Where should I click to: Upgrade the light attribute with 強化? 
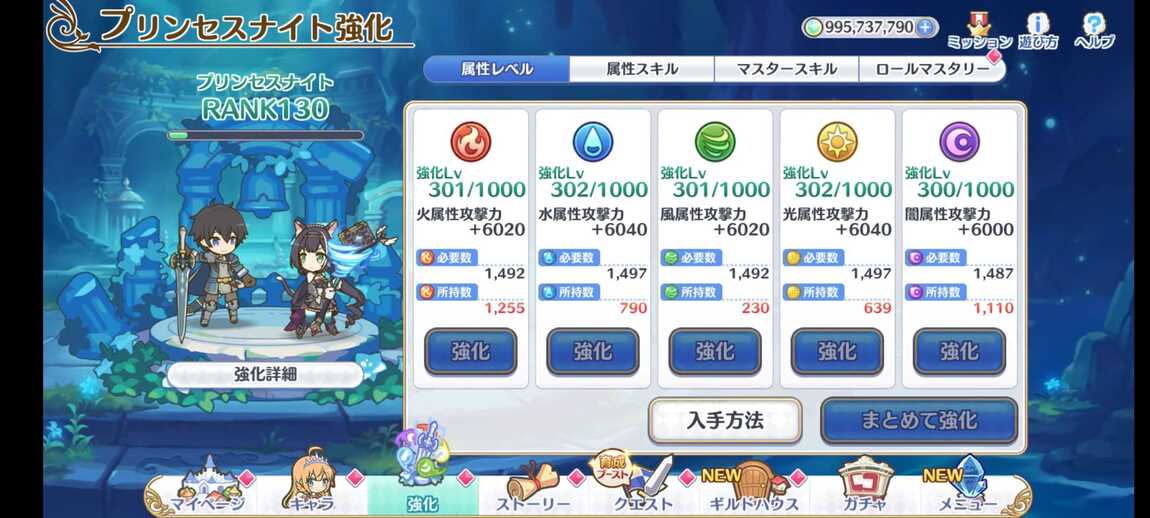tap(837, 351)
